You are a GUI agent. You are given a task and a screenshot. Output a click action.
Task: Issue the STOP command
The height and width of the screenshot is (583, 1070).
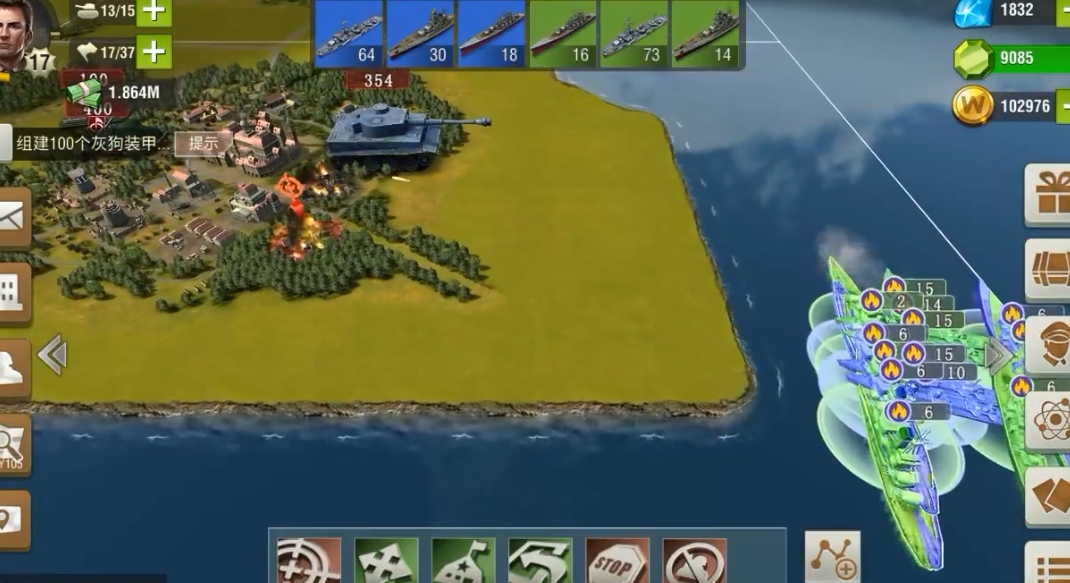click(x=617, y=562)
